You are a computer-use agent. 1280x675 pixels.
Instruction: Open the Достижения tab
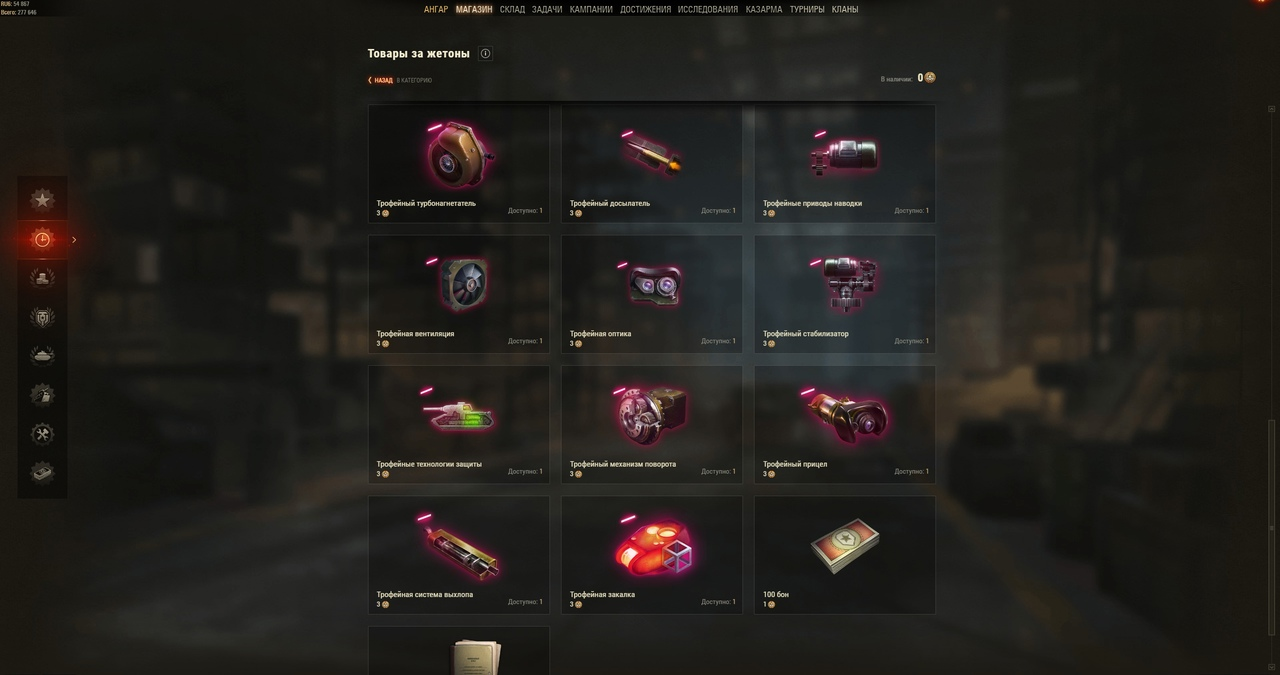tap(645, 10)
